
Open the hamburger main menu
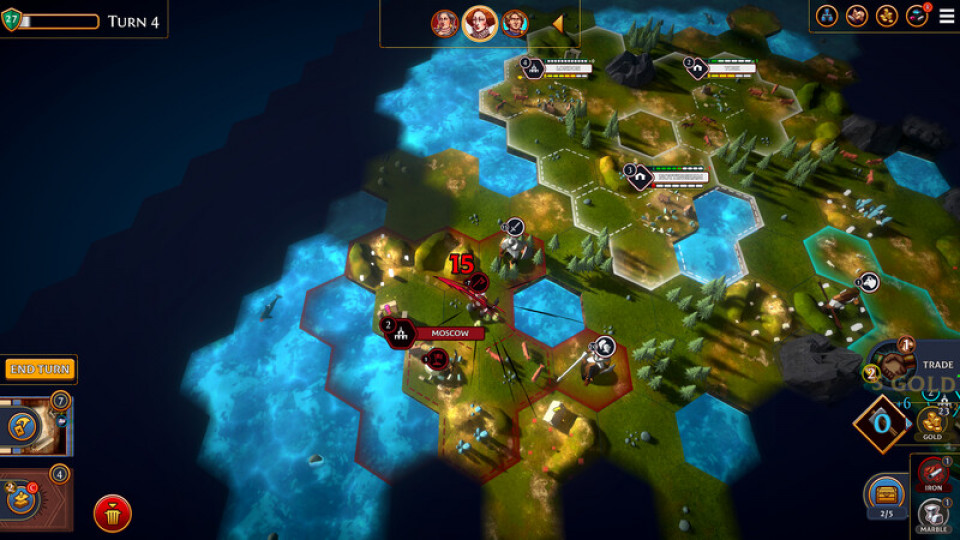coord(945,16)
